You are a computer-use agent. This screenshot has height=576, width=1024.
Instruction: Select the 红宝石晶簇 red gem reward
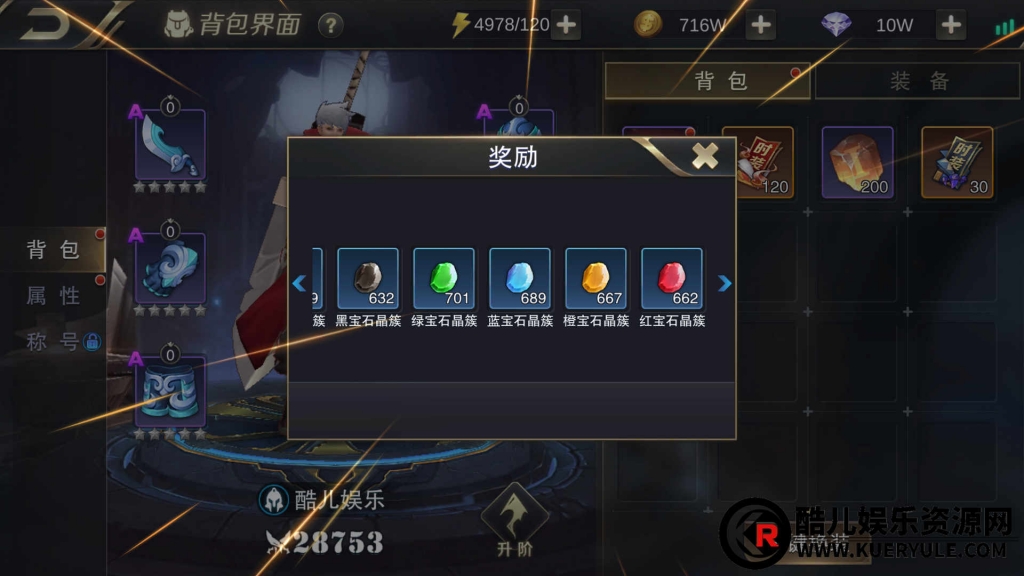[x=672, y=278]
